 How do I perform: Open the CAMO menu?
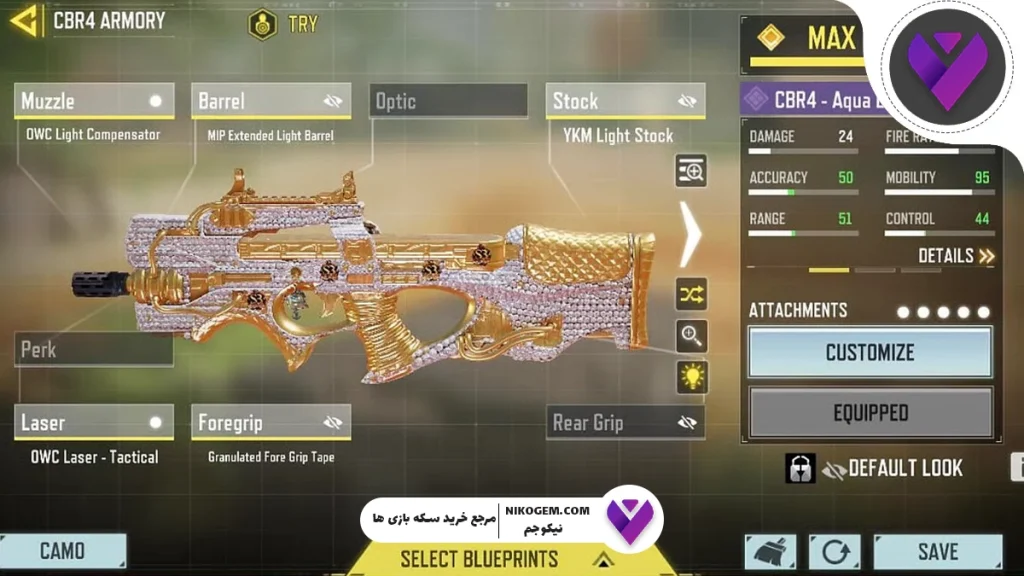63,551
